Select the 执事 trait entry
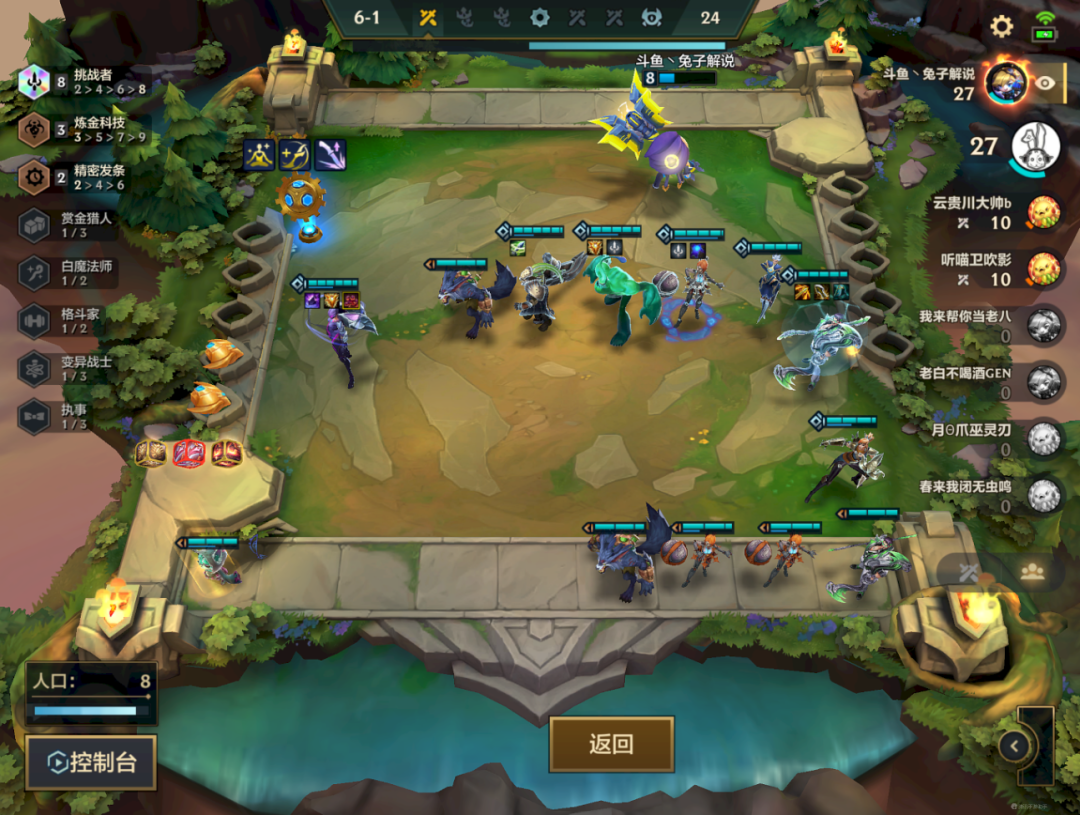The height and width of the screenshot is (815, 1080). click(x=70, y=416)
